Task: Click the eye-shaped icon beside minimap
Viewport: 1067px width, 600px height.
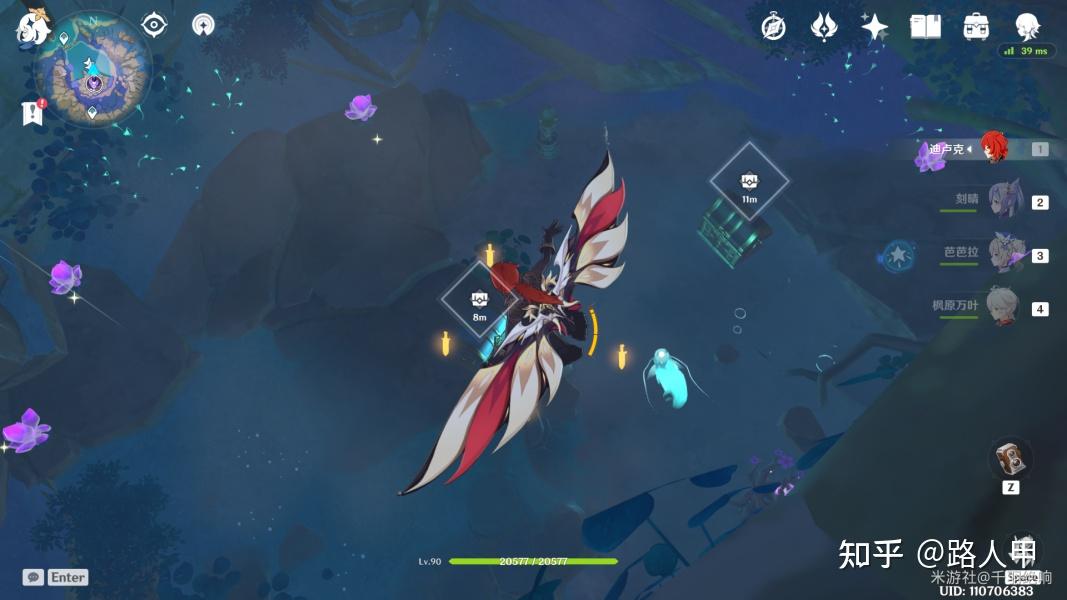Action: pos(154,25)
